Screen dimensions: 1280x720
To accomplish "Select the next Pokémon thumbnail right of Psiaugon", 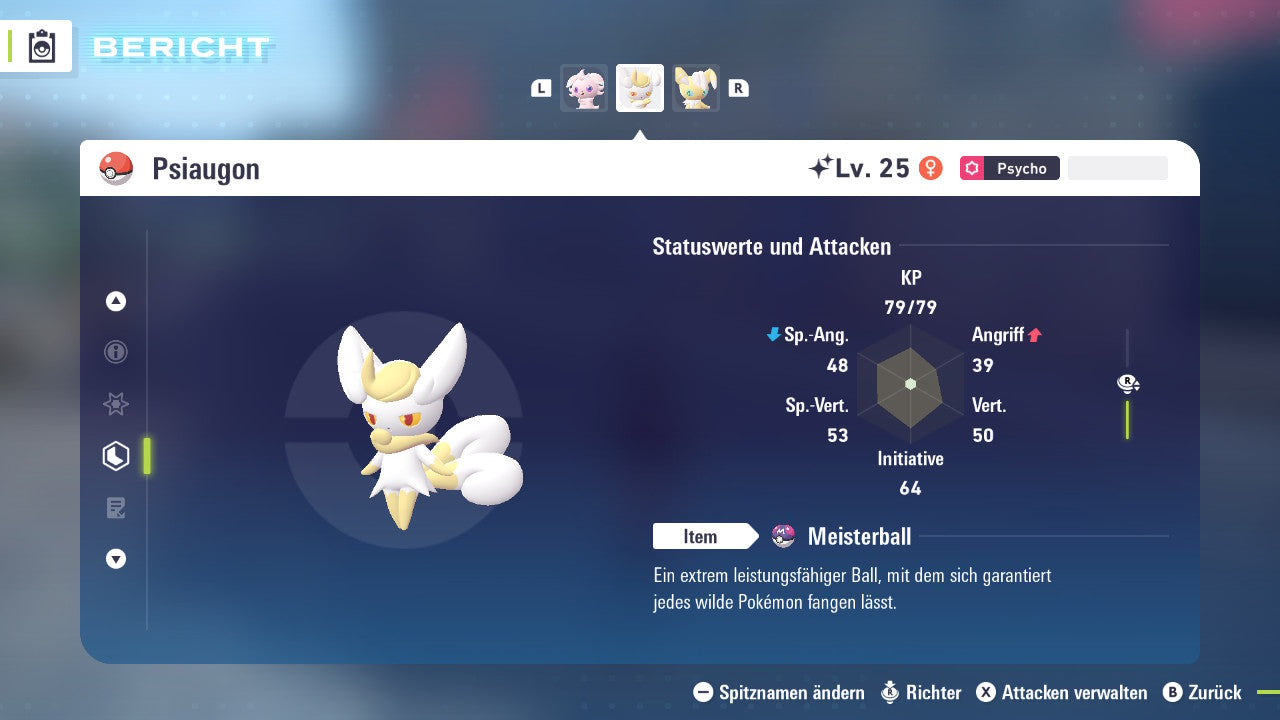I will [x=696, y=88].
